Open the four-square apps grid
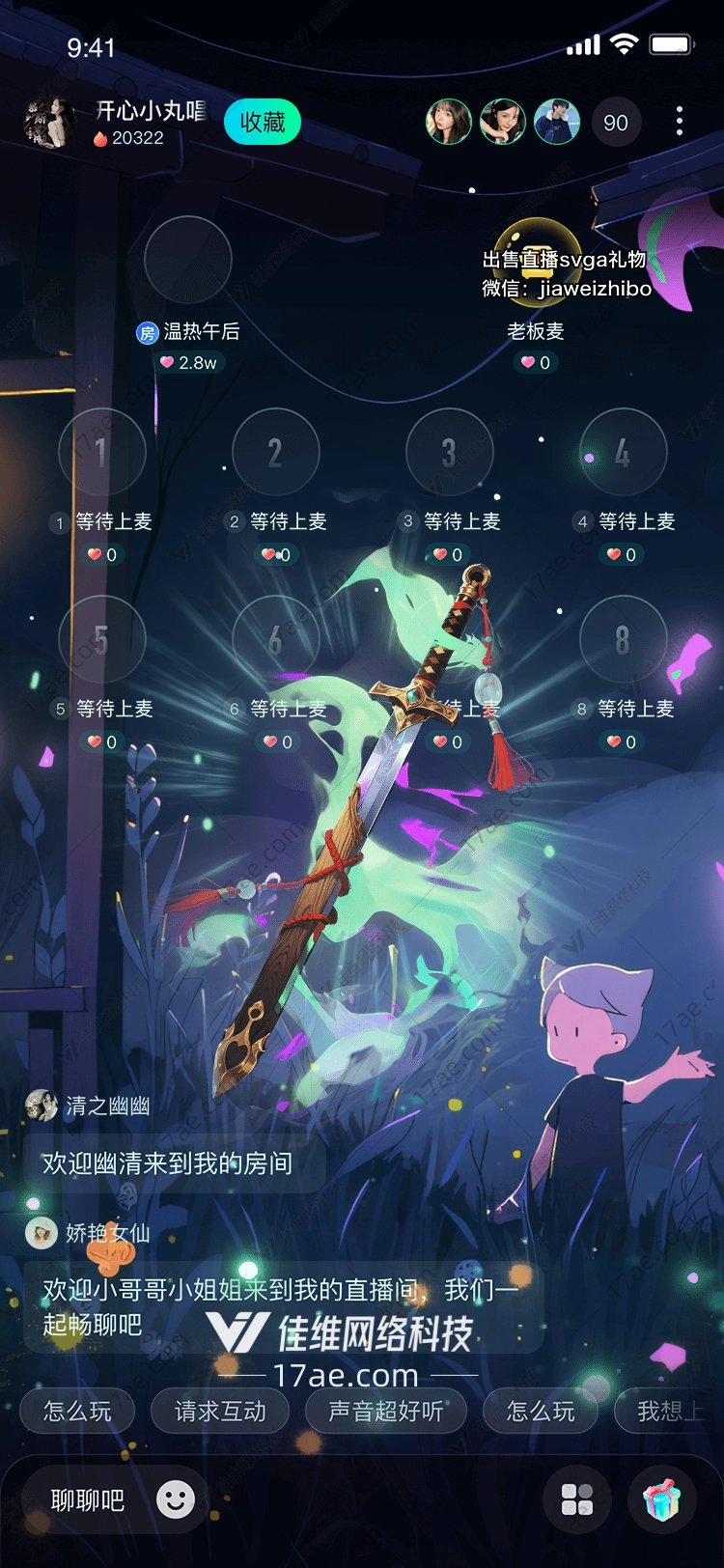This screenshot has height=1568, width=724. pyautogui.click(x=577, y=1499)
